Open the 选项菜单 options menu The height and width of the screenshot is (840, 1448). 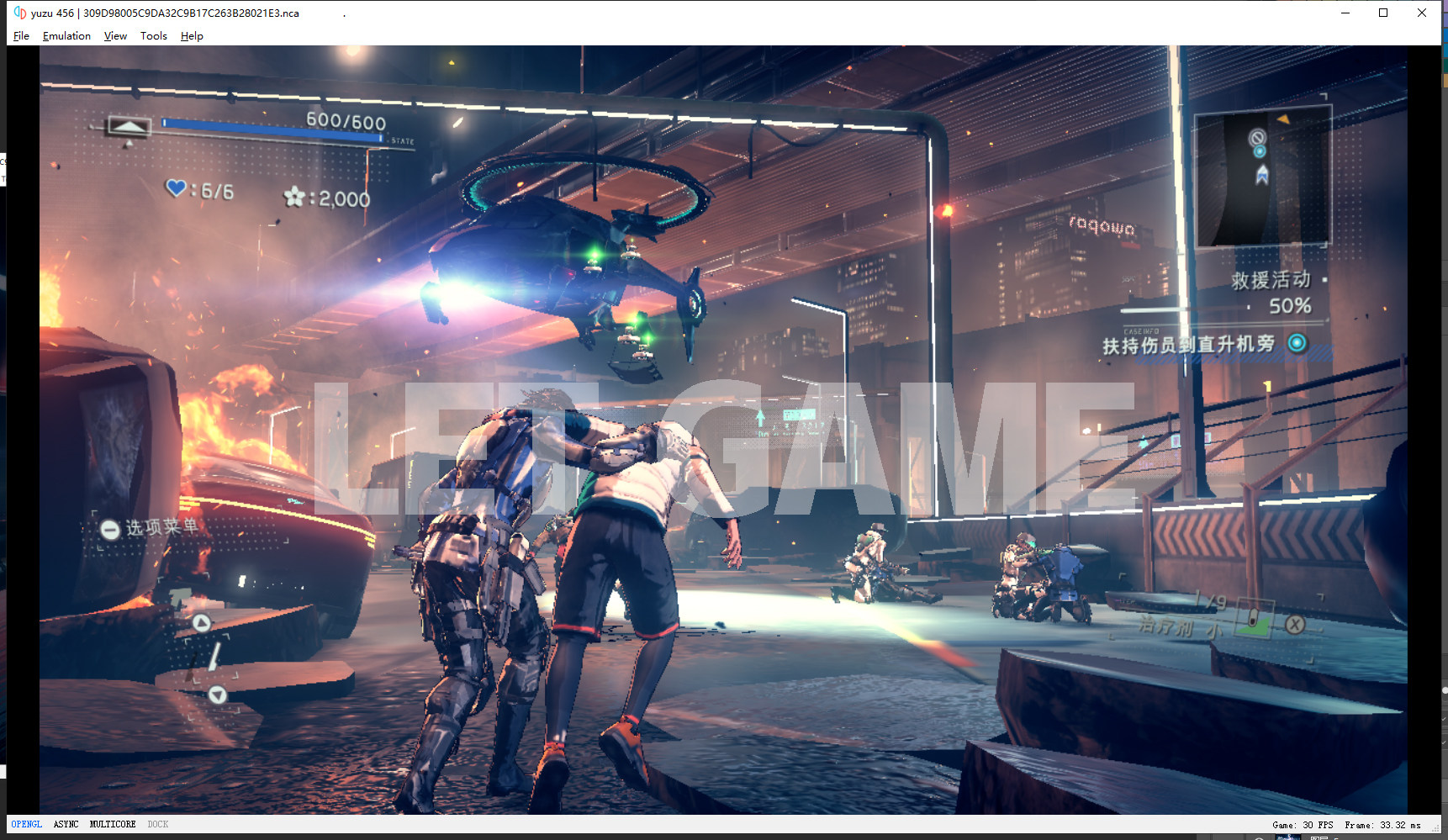151,528
